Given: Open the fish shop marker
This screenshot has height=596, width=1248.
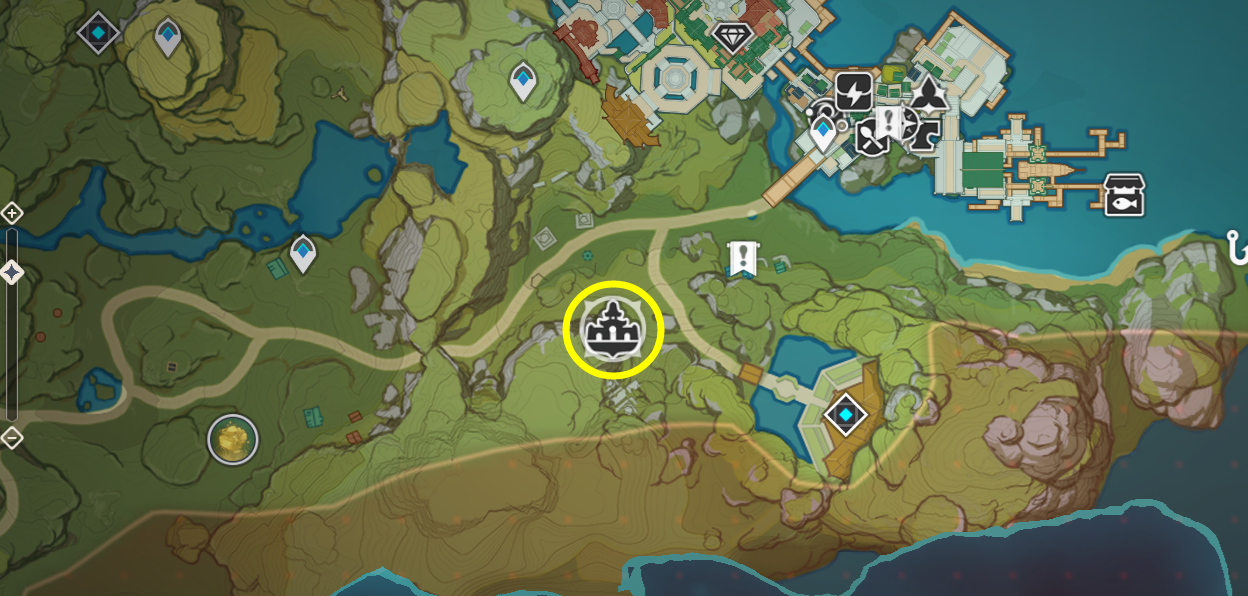Looking at the screenshot, I should [1123, 195].
